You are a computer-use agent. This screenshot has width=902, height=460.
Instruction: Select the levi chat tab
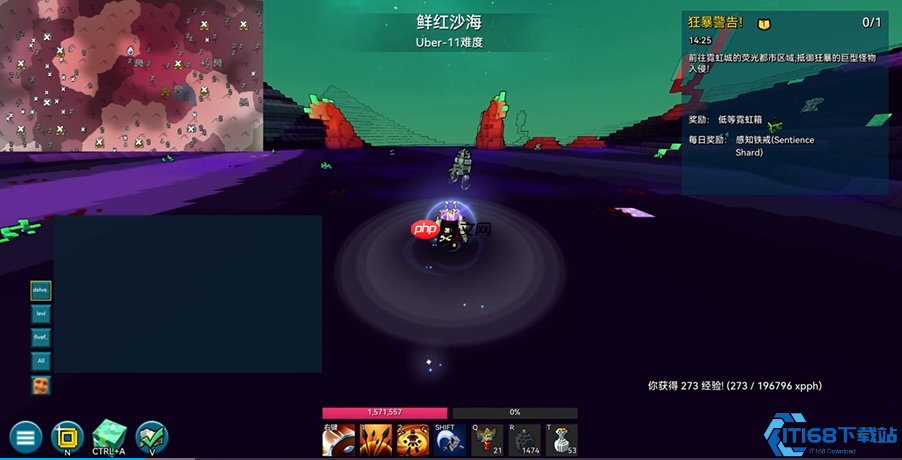41,314
